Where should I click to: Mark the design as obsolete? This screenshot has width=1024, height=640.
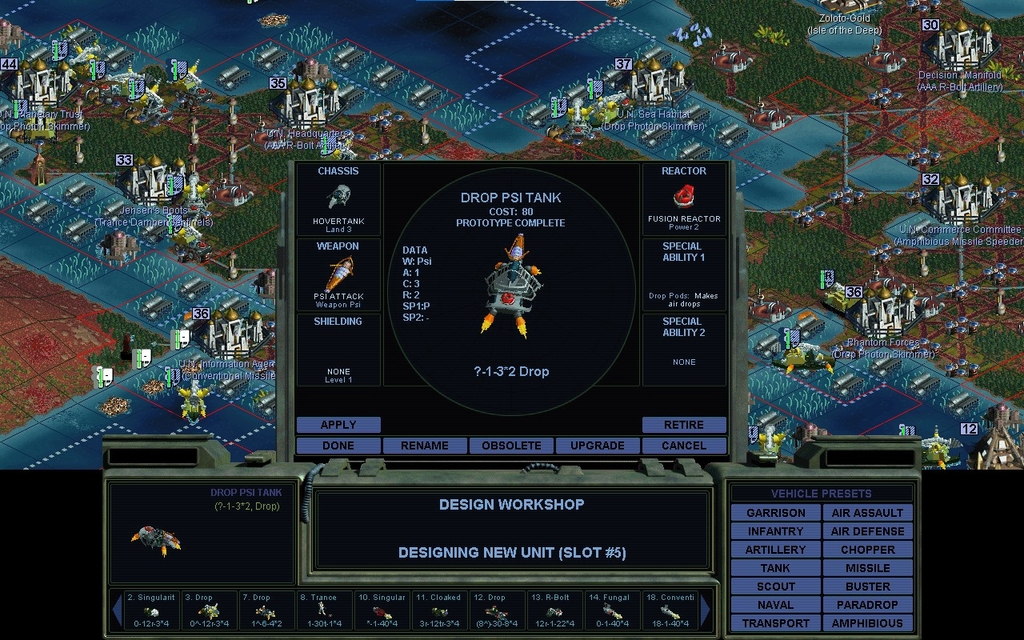tap(511, 445)
